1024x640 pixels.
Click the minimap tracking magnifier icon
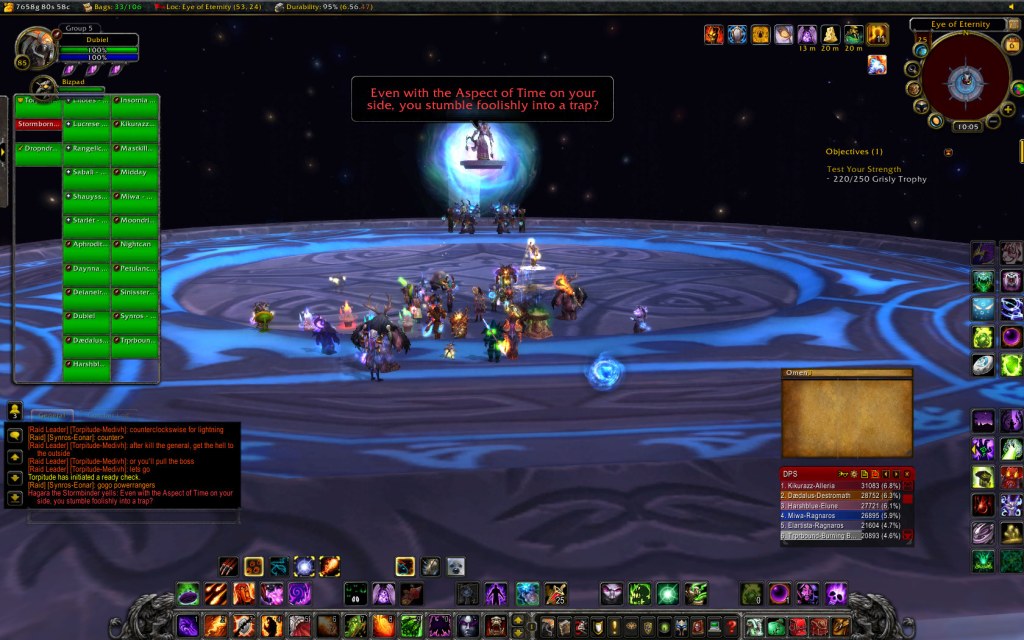(912, 68)
